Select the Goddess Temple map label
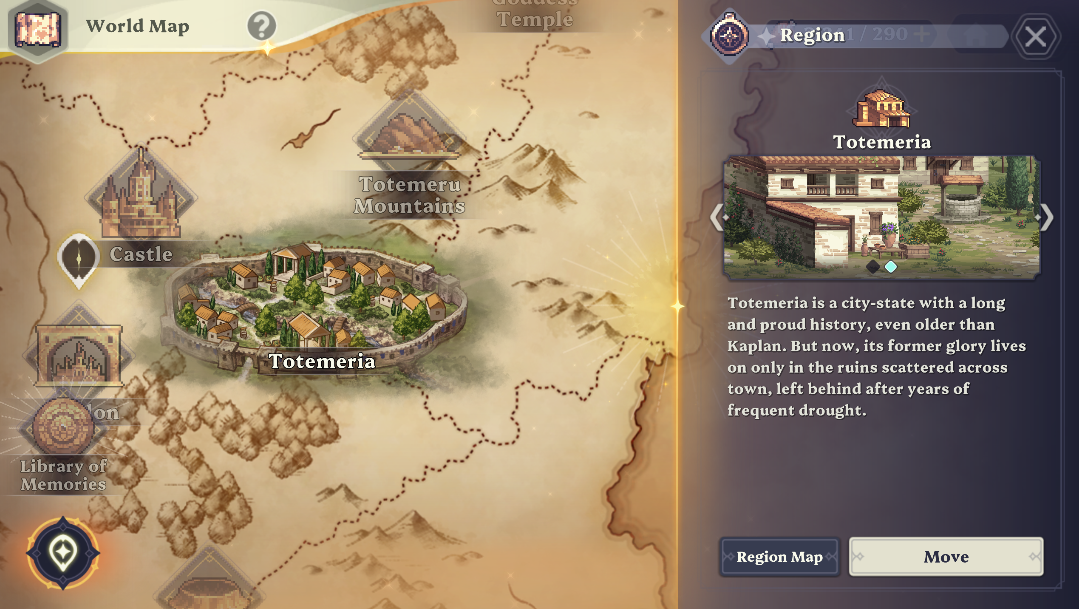Viewport: 1079px width, 609px height. pyautogui.click(x=535, y=14)
